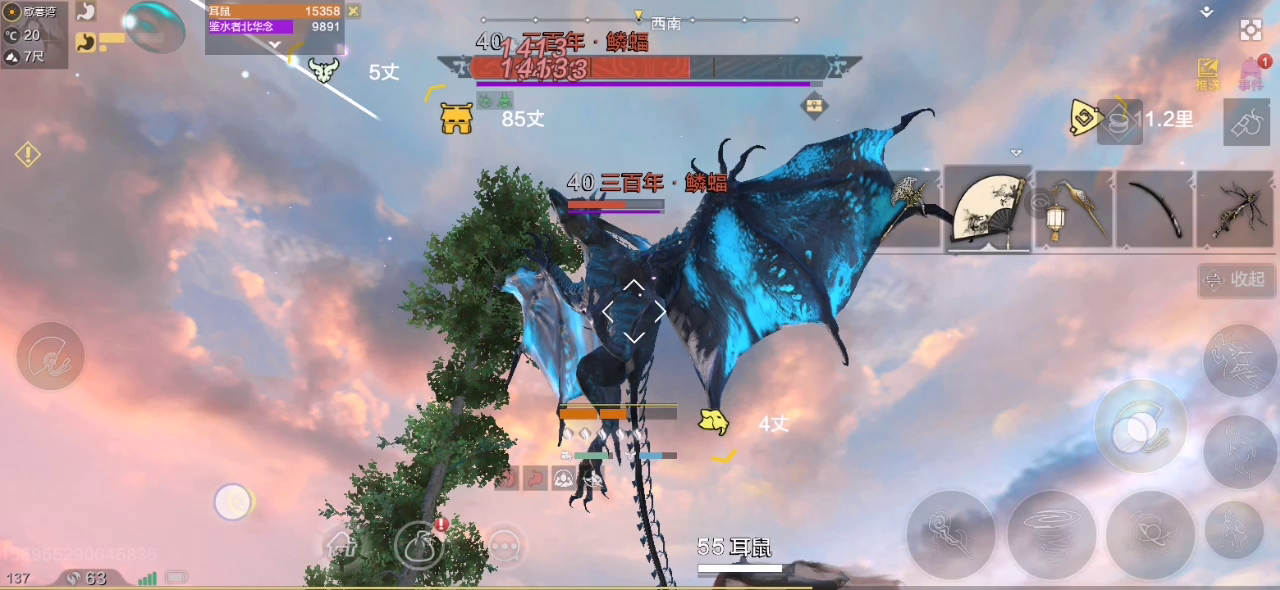Open the chat bubble icon
The width and height of the screenshot is (1280, 590).
coord(506,546)
